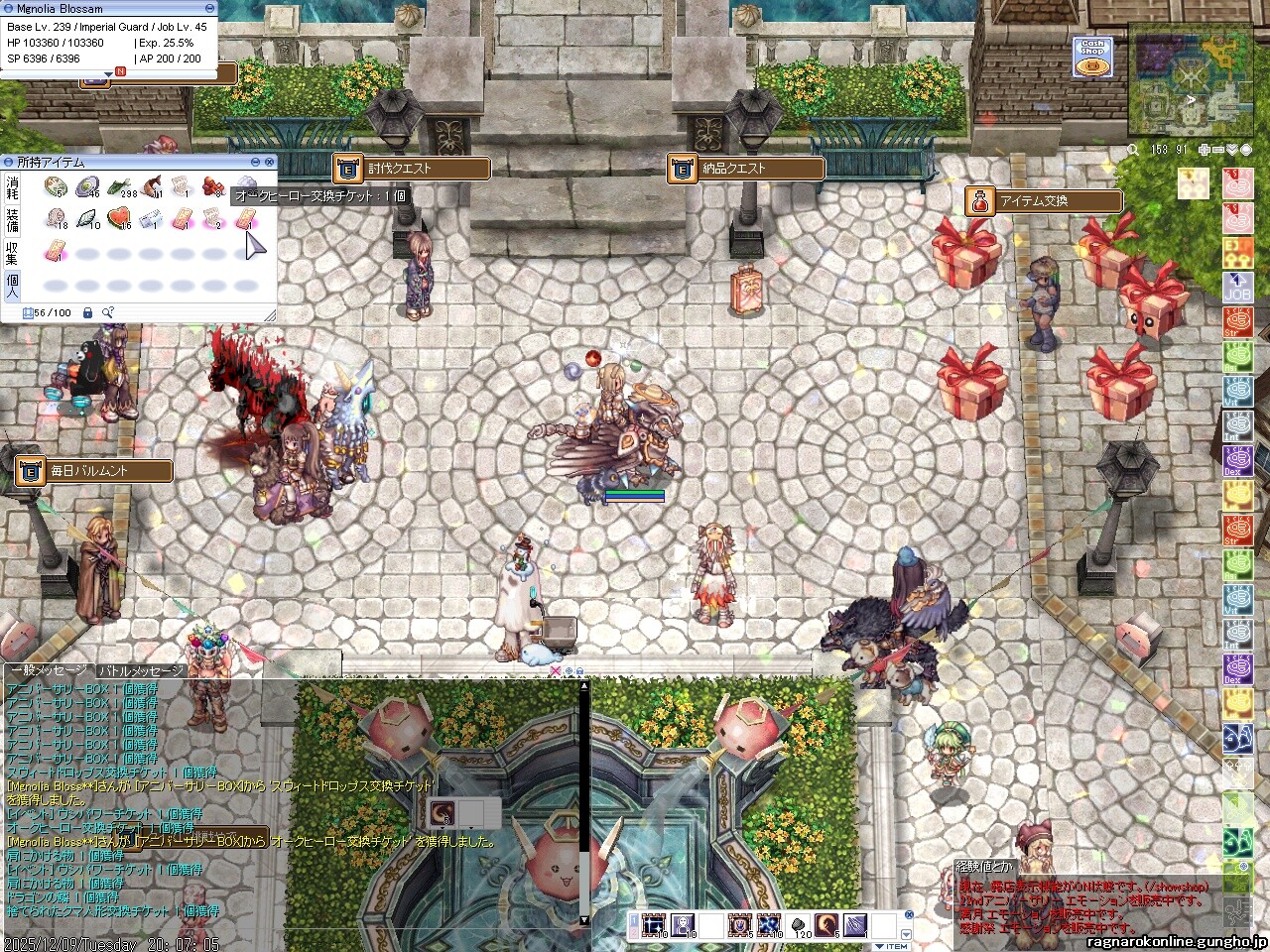Select the red octopus item
1270x952 pixels.
212,185
